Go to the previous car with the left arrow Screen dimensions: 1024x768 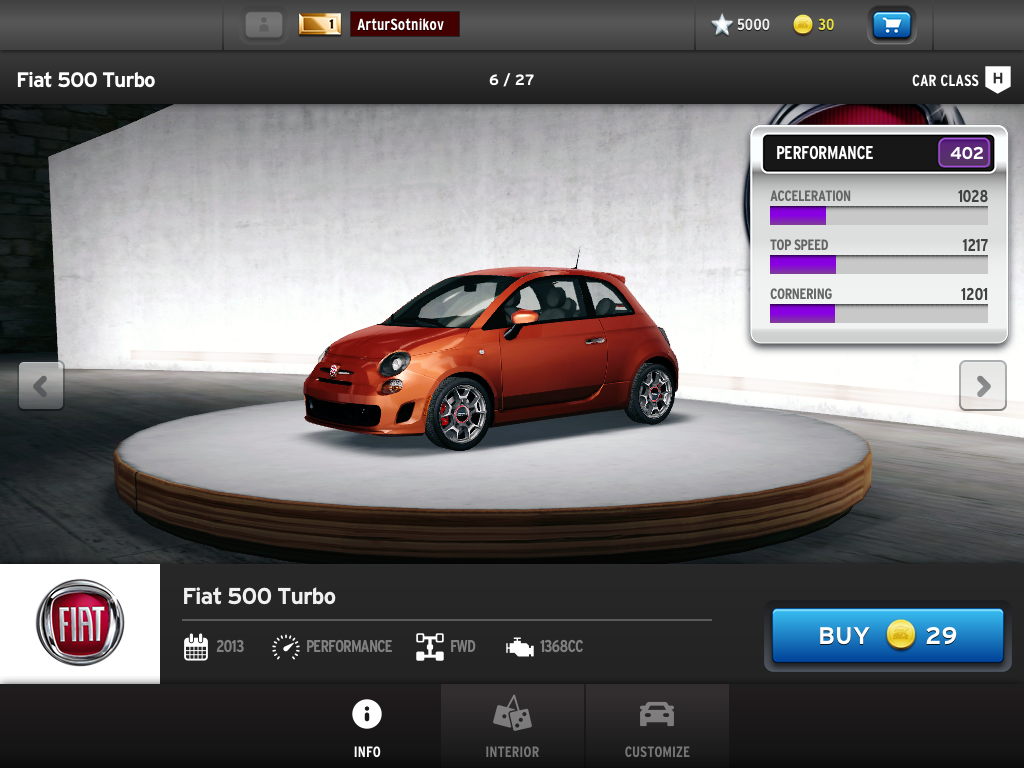pos(41,386)
